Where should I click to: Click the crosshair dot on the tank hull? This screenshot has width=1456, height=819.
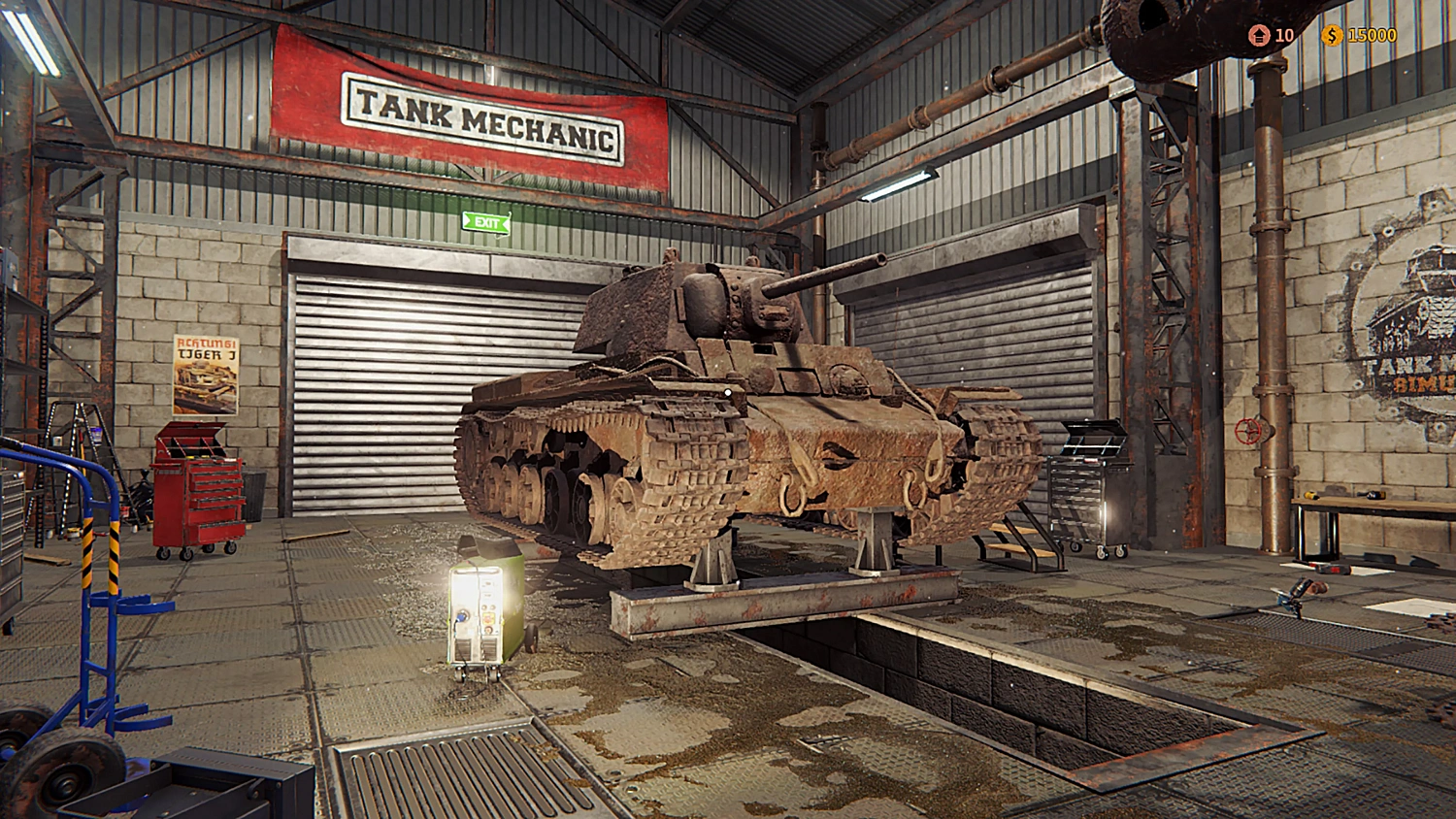point(730,391)
